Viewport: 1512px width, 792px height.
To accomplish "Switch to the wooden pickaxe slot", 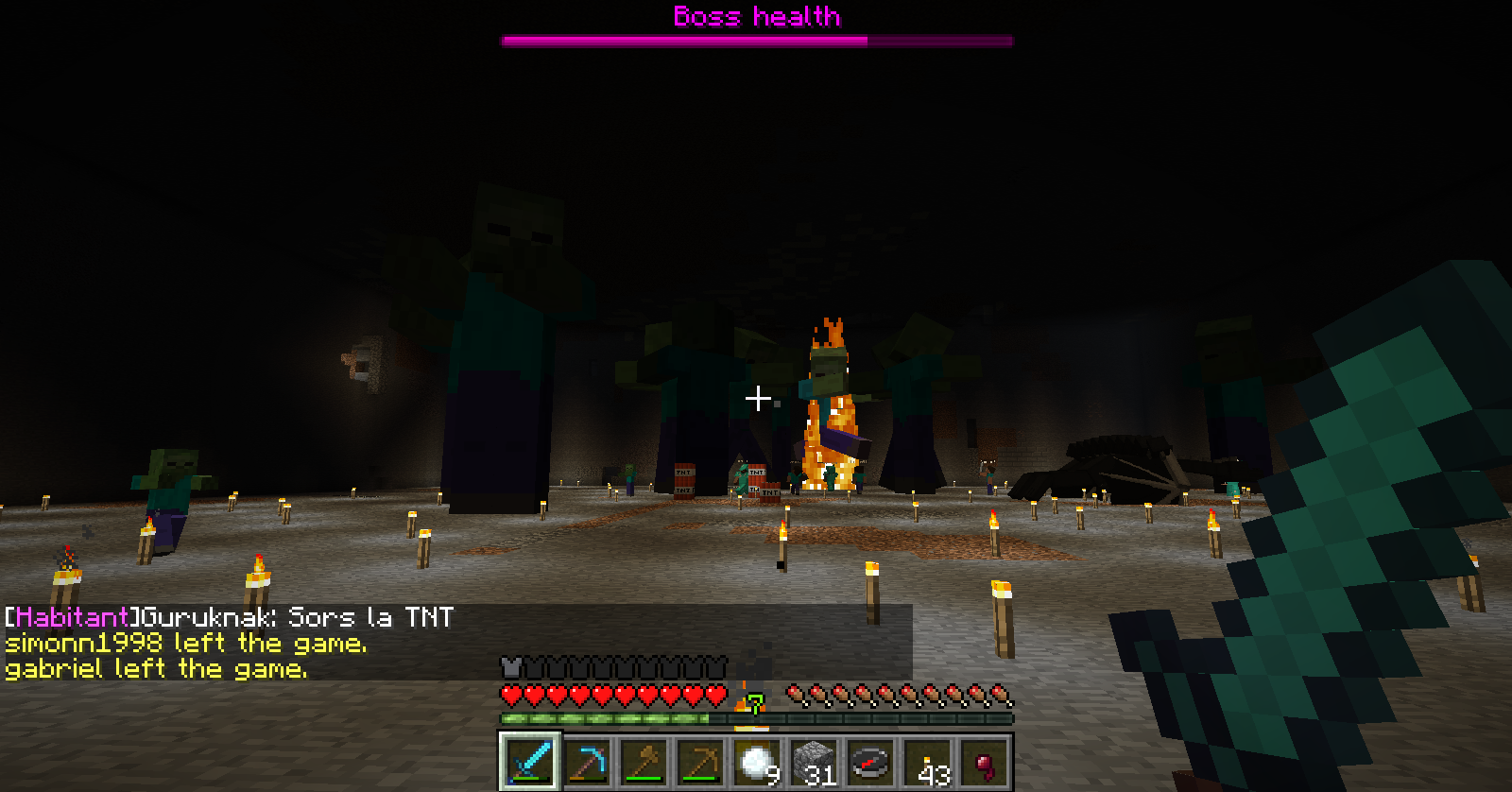I will click(700, 762).
